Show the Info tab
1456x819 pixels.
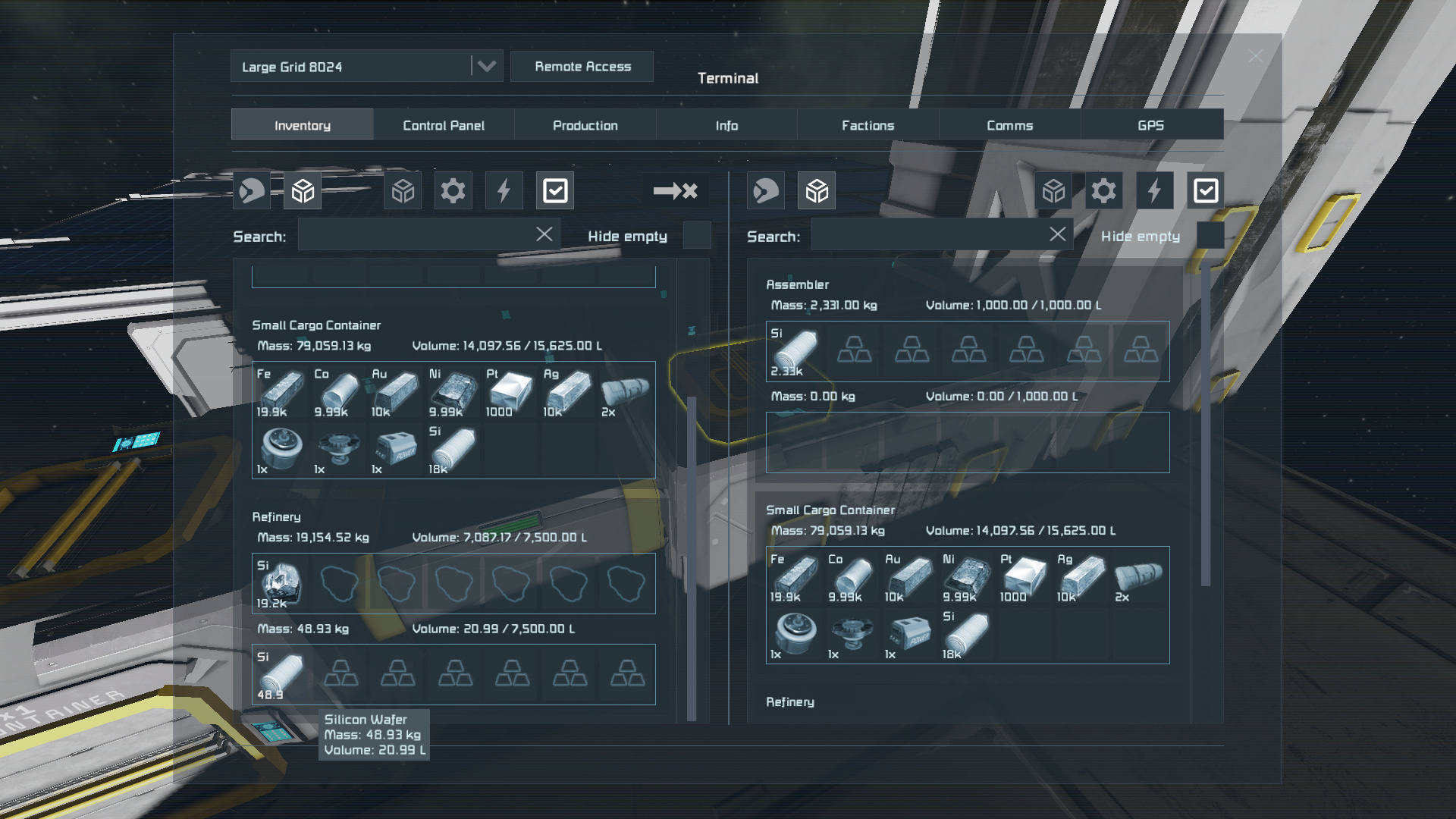(x=726, y=125)
